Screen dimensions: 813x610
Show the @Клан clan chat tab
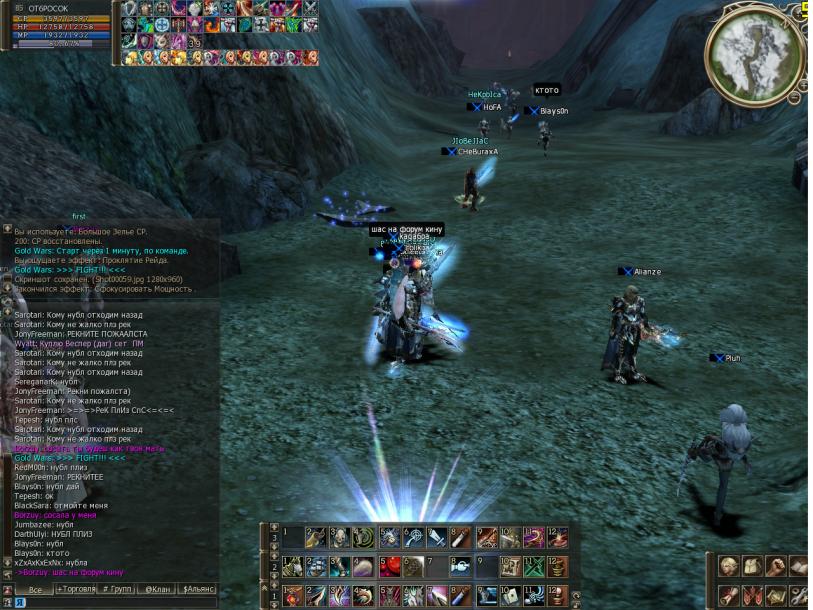click(x=156, y=590)
